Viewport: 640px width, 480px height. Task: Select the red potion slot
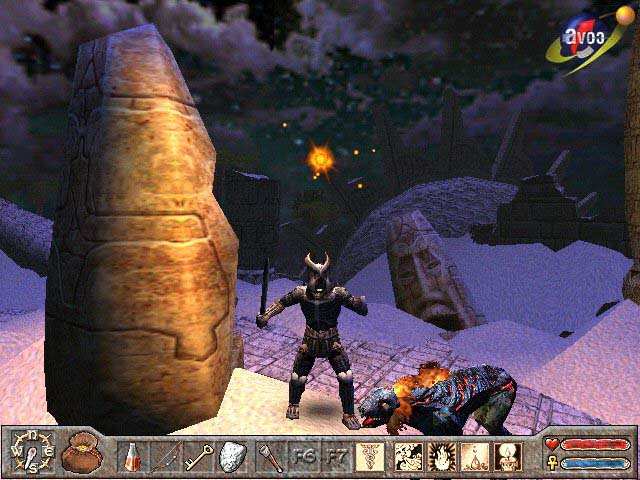130,457
